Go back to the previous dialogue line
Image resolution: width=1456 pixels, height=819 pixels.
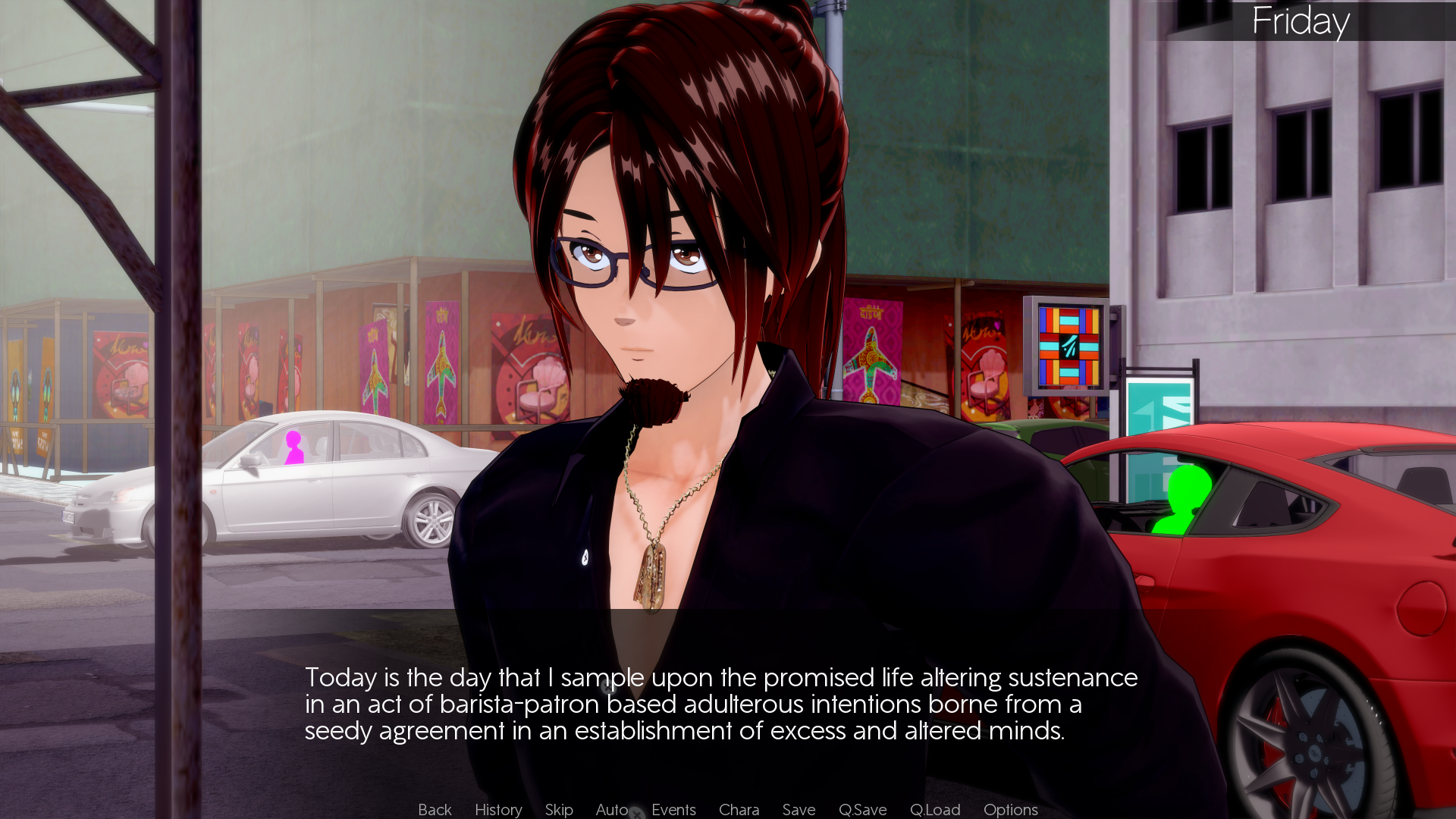tap(435, 809)
